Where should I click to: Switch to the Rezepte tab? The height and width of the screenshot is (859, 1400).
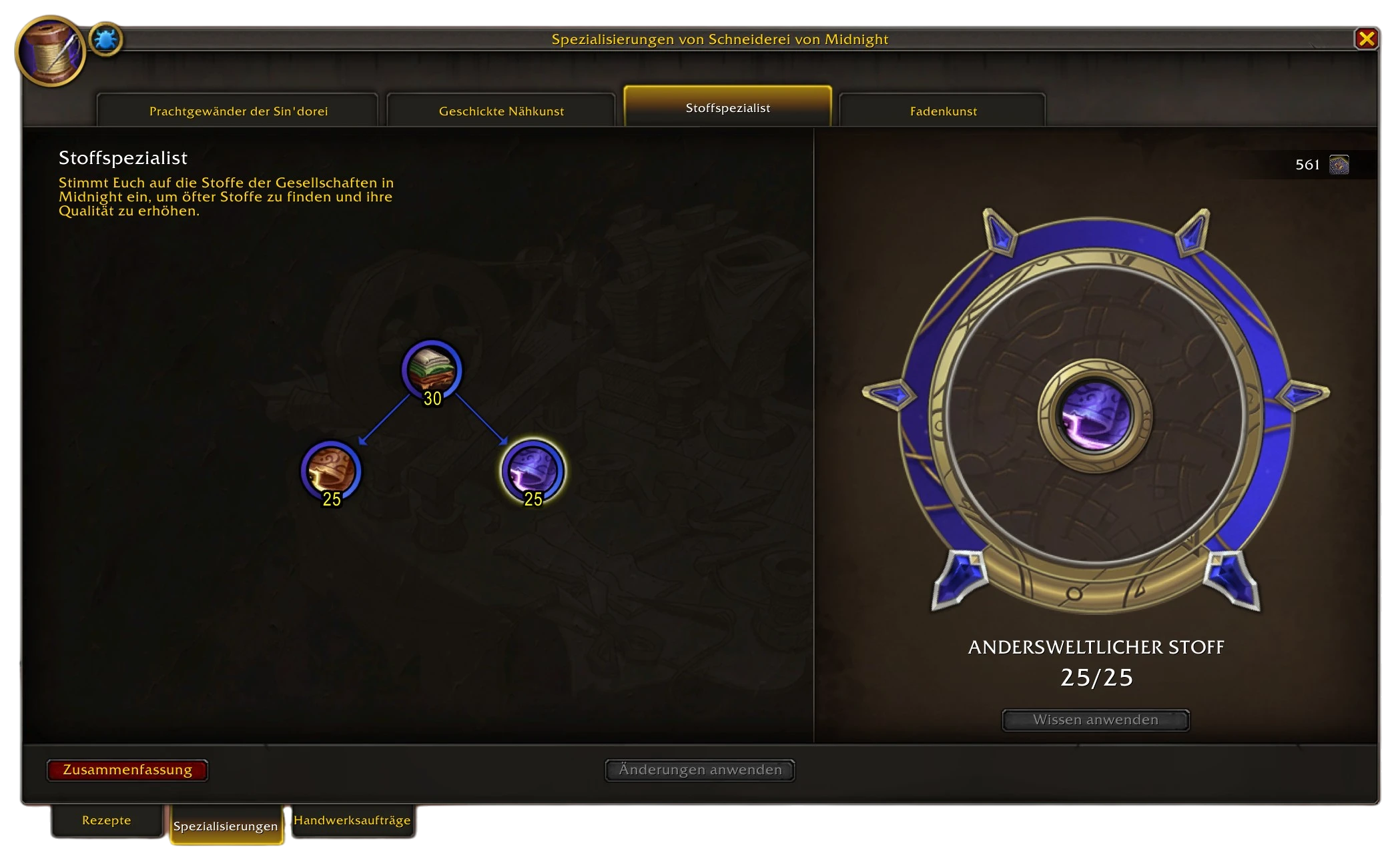[107, 820]
